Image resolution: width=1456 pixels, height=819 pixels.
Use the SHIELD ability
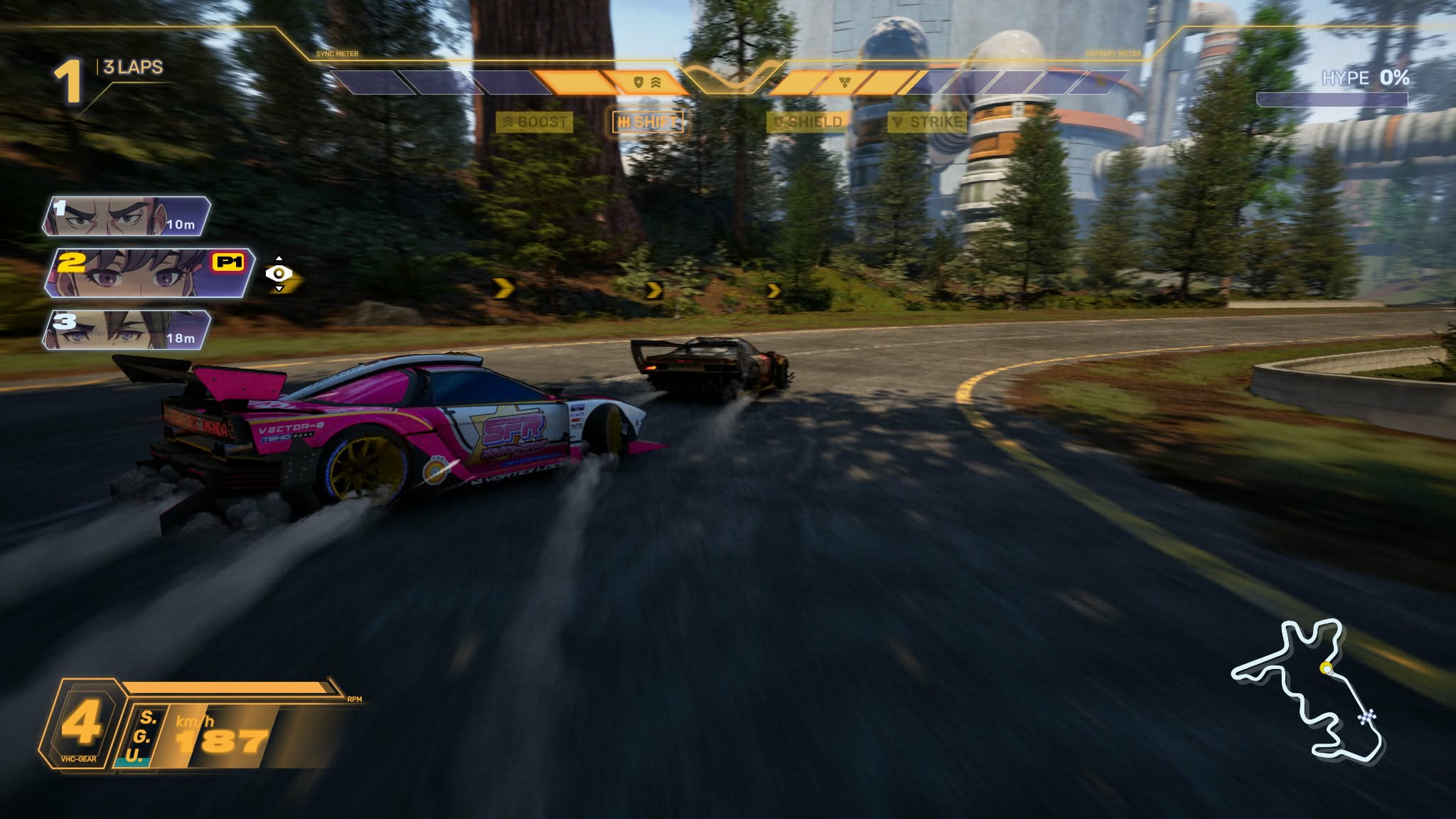coord(808,122)
